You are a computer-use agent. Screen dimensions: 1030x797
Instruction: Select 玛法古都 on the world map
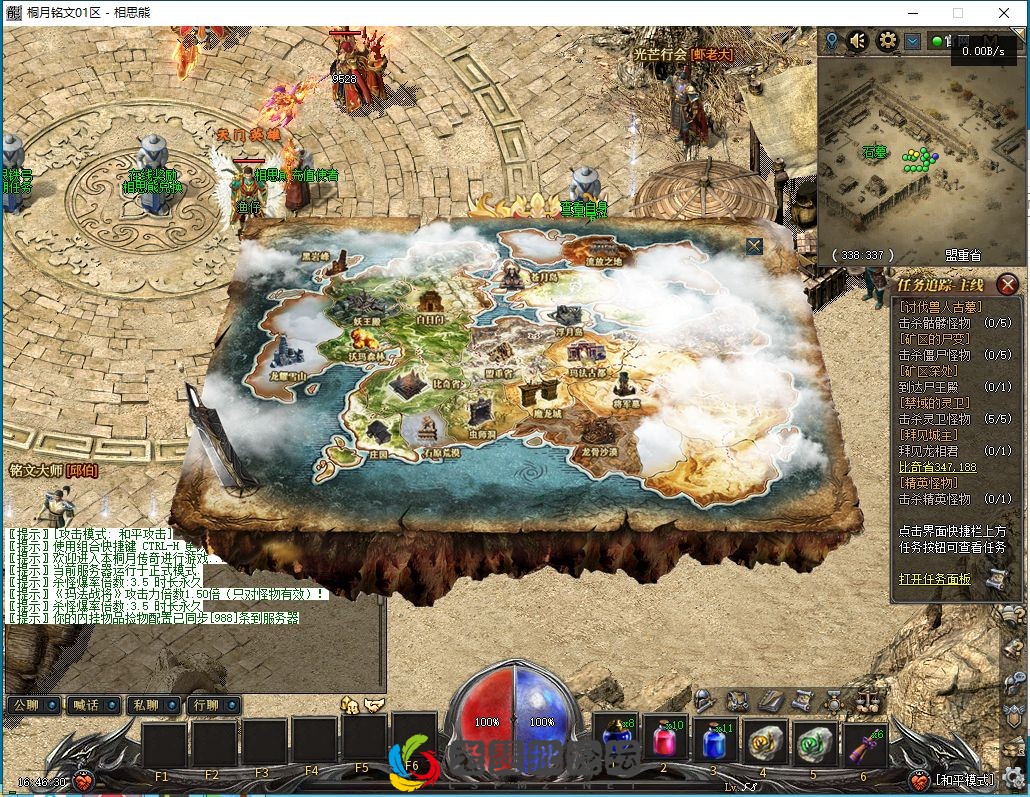[587, 358]
